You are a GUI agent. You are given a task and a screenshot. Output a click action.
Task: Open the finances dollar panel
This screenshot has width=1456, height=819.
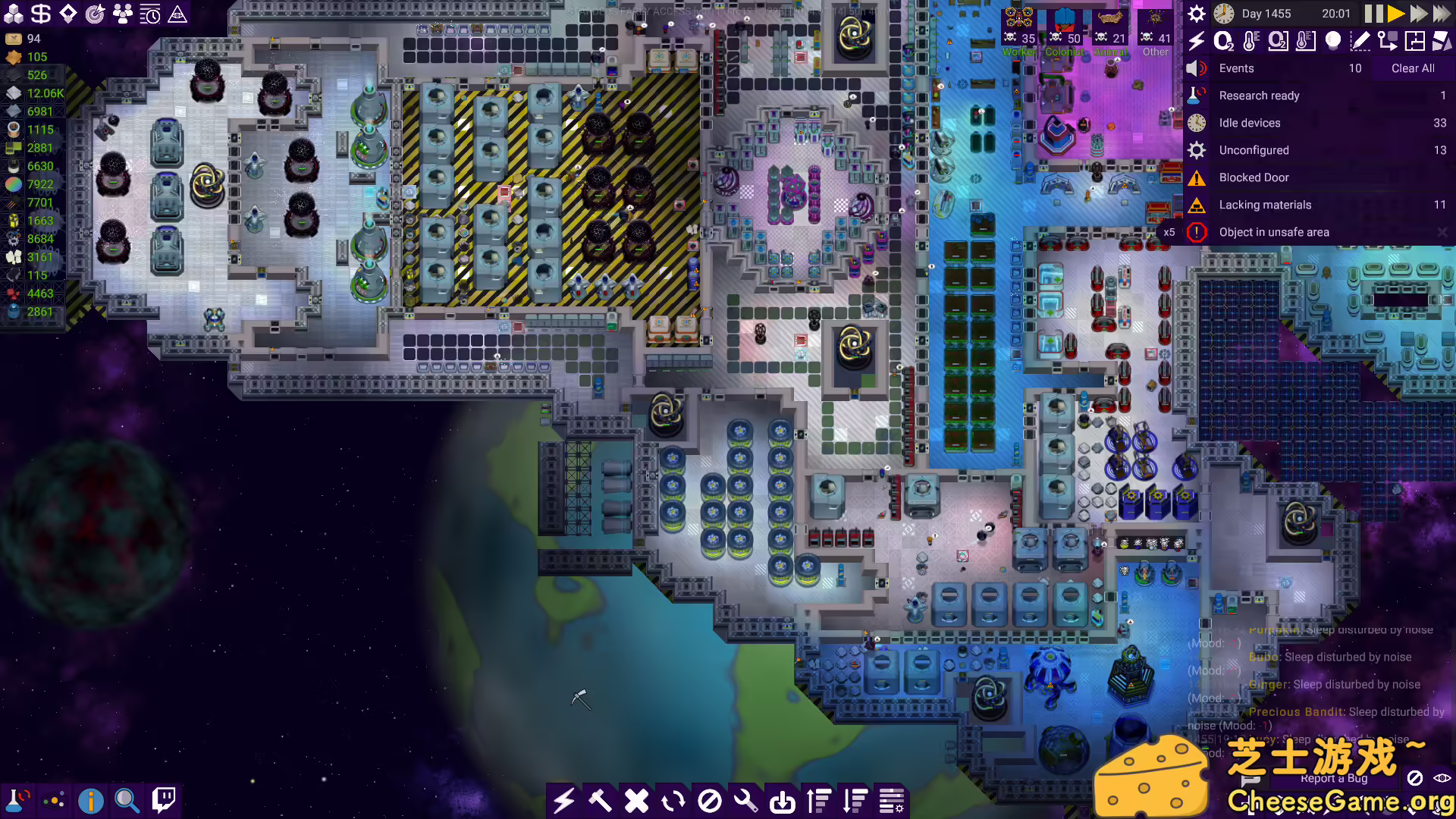pyautogui.click(x=40, y=13)
